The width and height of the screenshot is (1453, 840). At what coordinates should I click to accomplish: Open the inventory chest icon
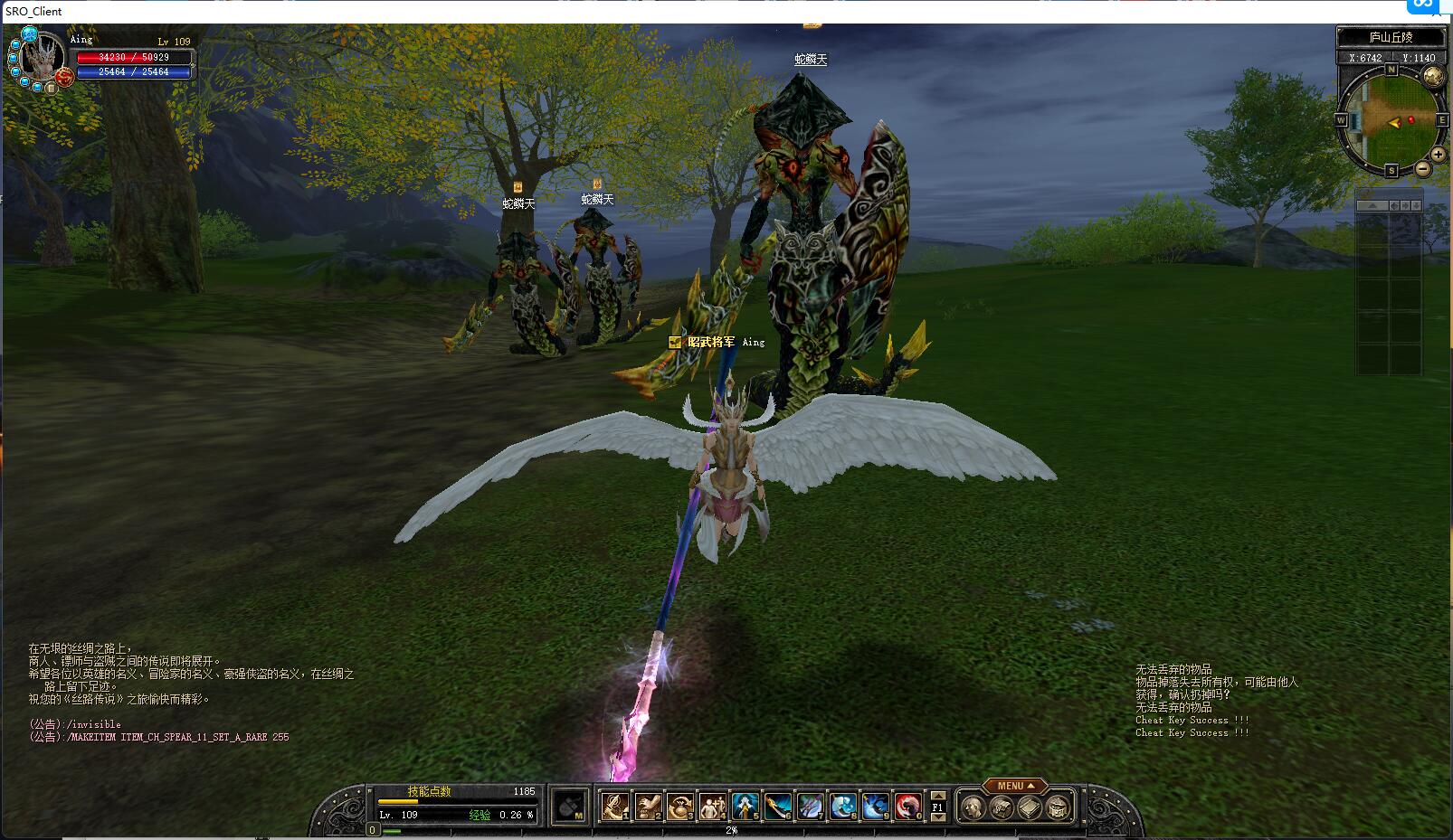coord(1001,807)
